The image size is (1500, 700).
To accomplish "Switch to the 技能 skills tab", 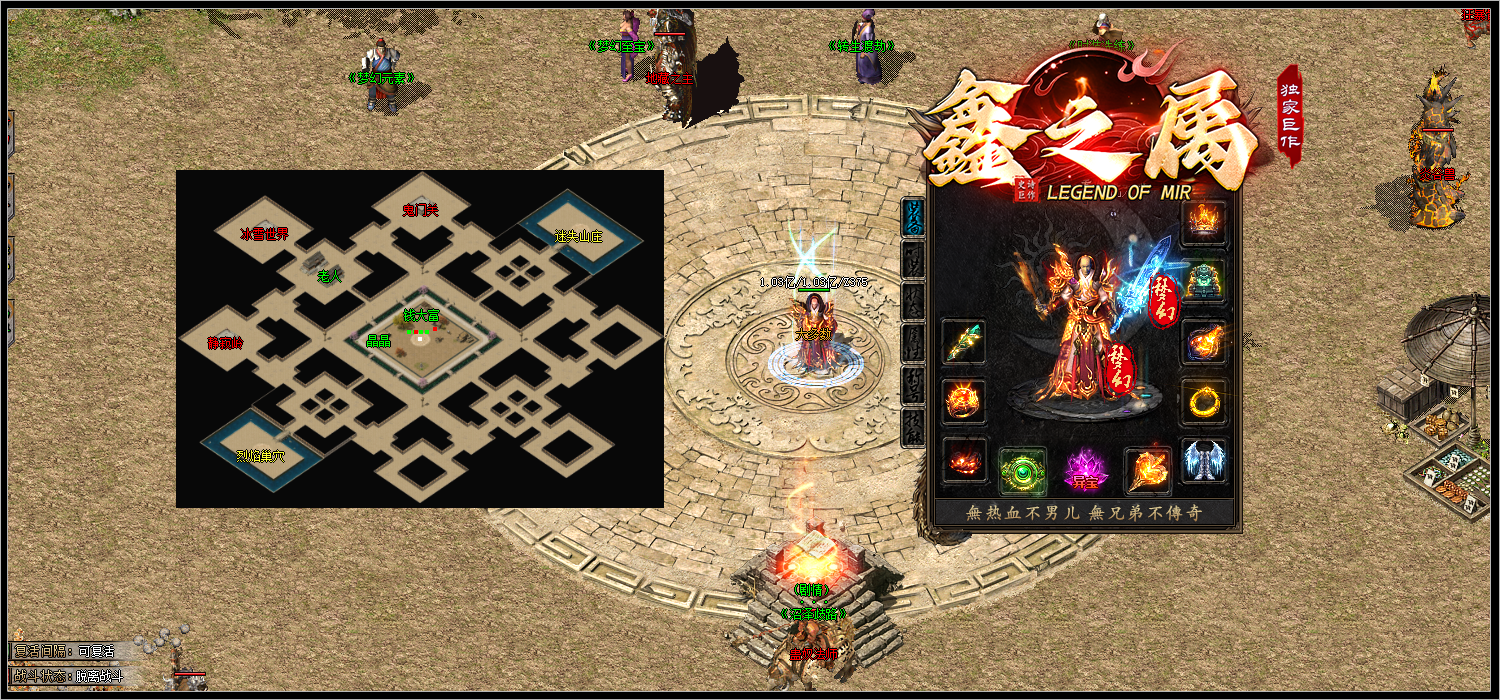I will (913, 426).
